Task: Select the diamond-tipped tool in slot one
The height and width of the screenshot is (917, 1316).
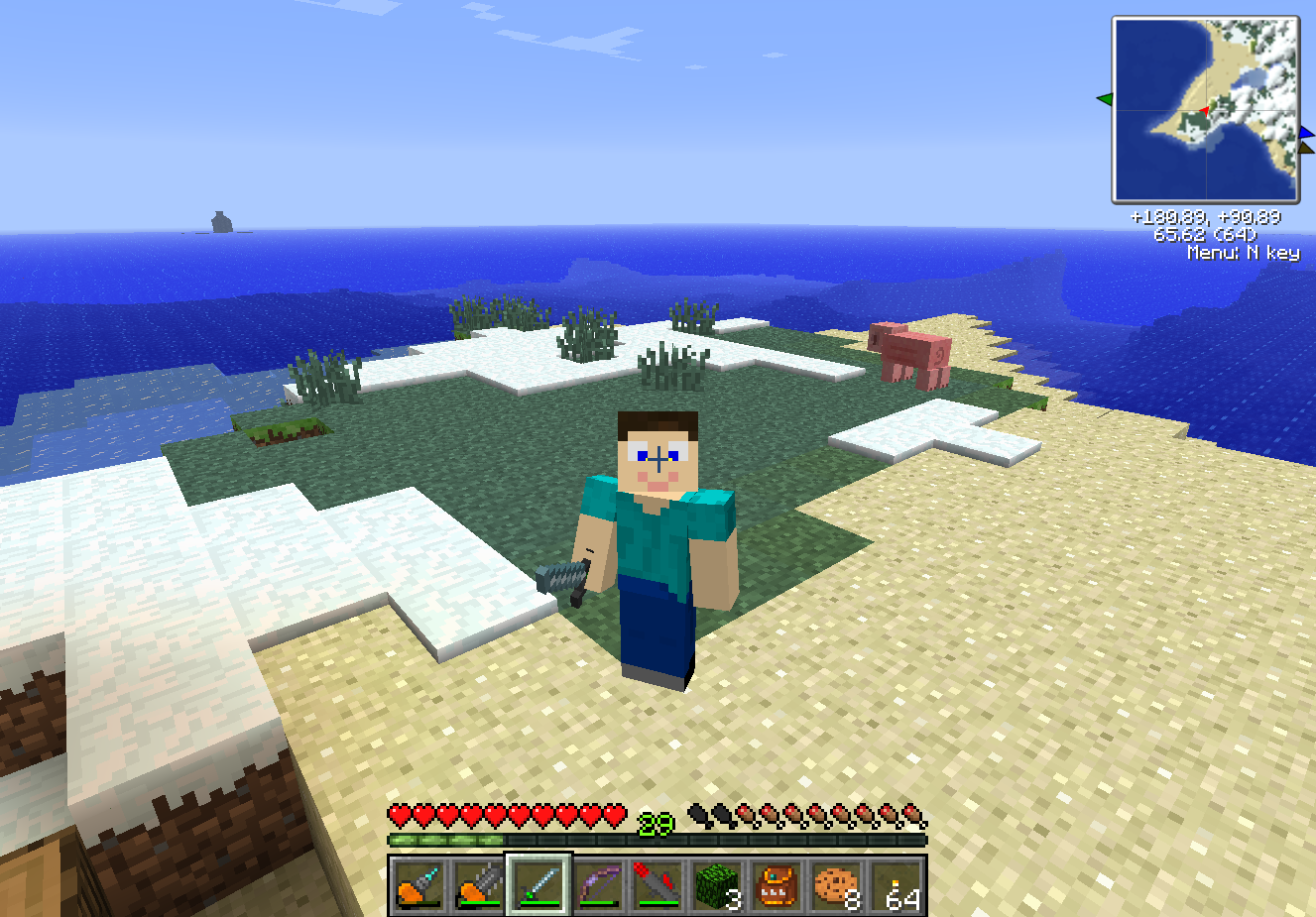Action: click(x=418, y=884)
